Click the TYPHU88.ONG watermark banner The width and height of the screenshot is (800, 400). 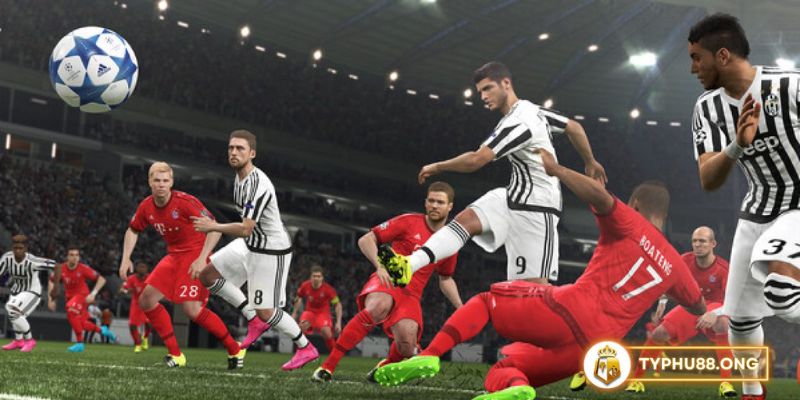click(680, 364)
